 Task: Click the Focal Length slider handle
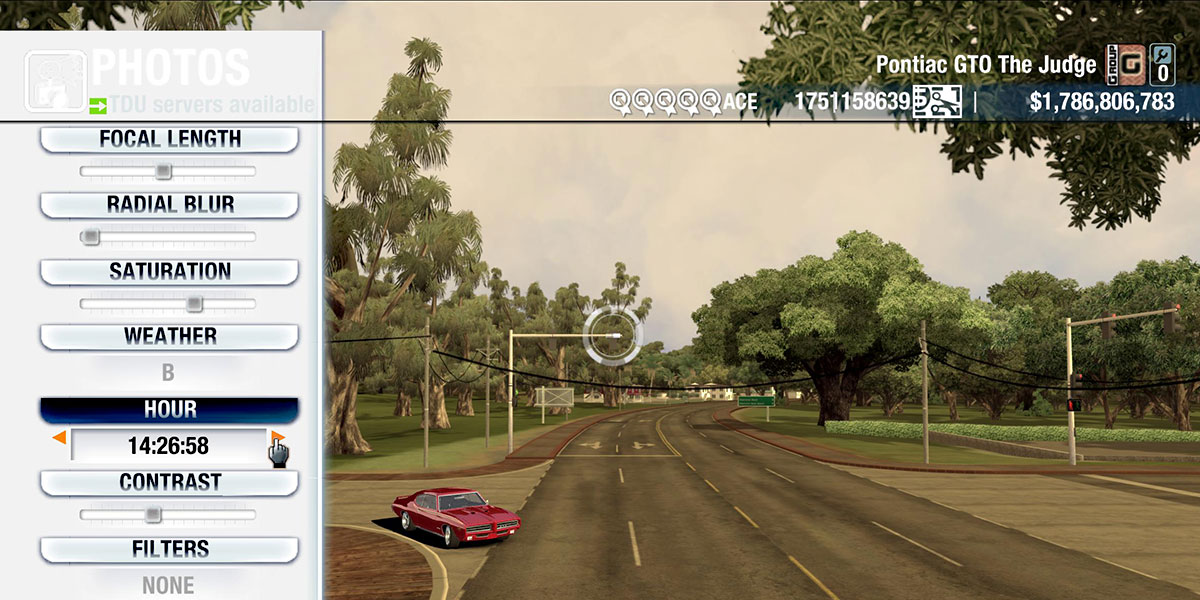163,171
